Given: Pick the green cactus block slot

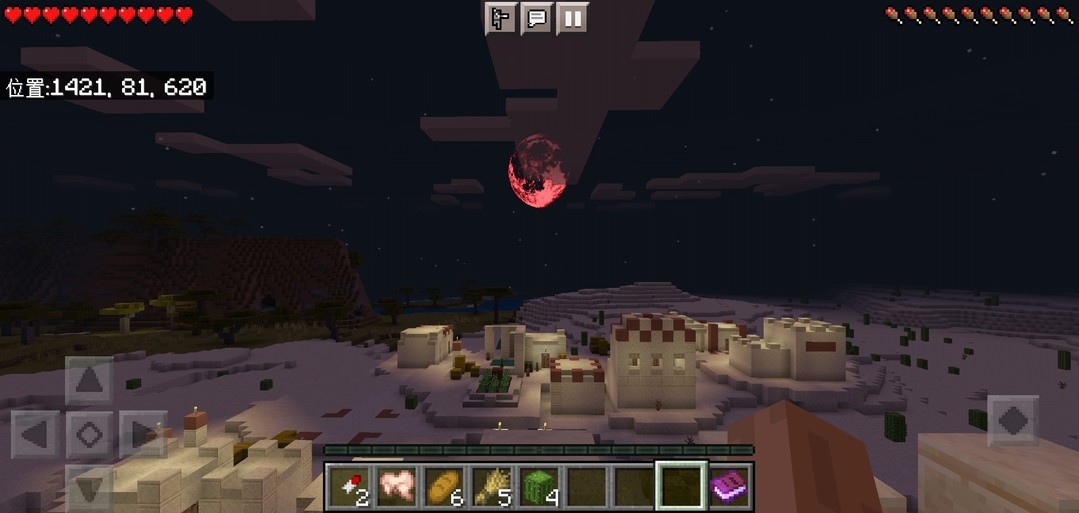Looking at the screenshot, I should [x=539, y=486].
